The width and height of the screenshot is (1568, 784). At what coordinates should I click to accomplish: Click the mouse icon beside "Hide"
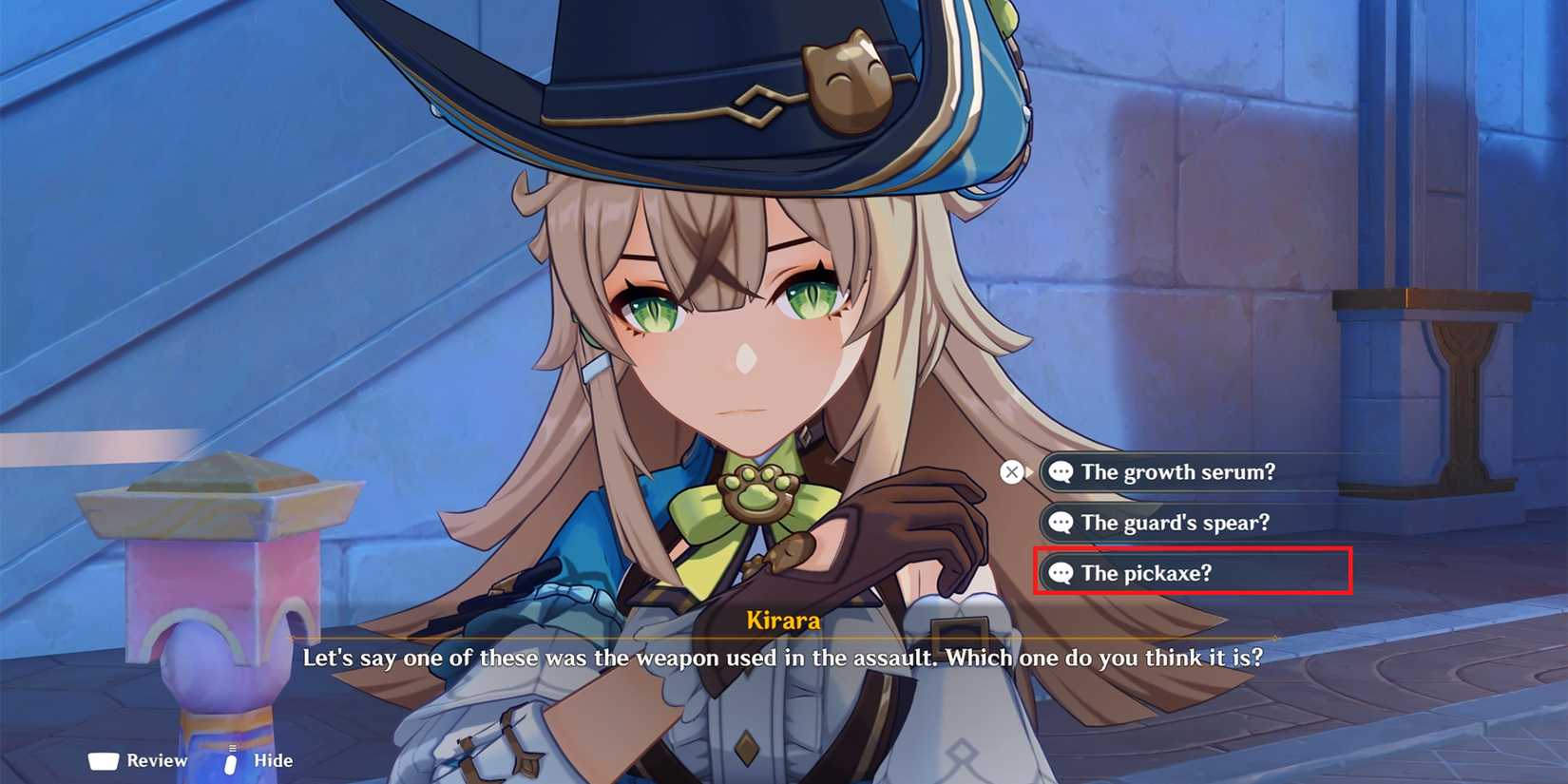click(x=231, y=762)
